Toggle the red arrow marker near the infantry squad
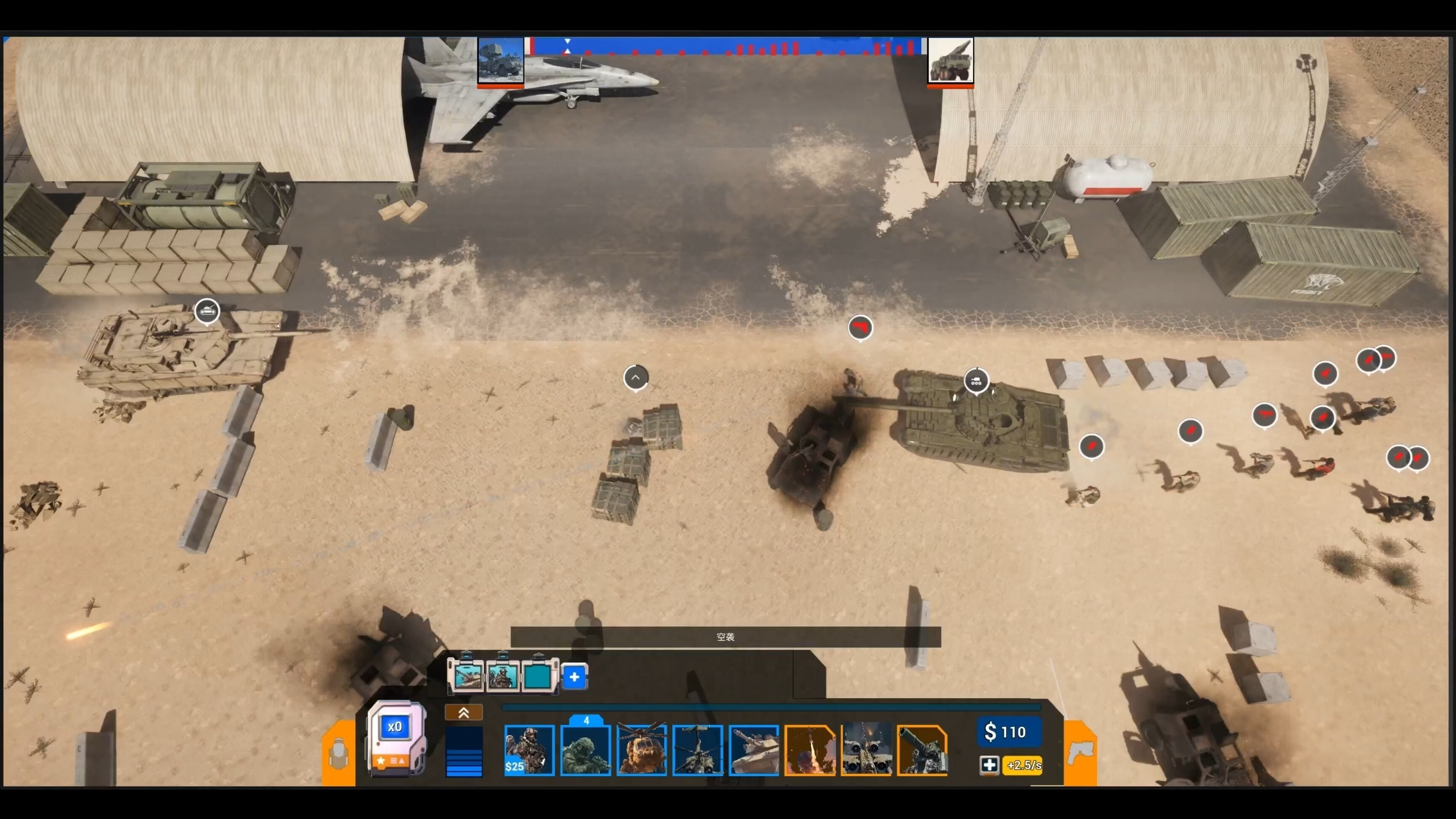 click(1092, 447)
